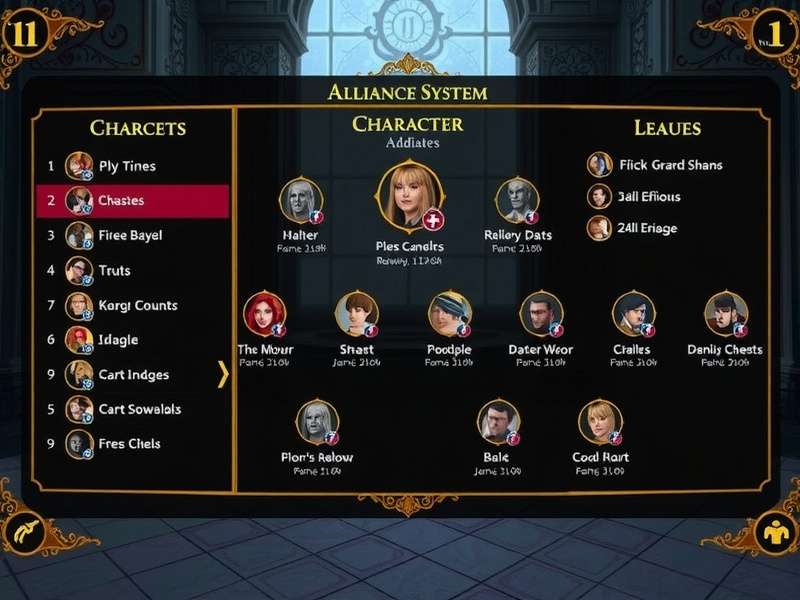Click the golden horn icon button

tap(25, 532)
